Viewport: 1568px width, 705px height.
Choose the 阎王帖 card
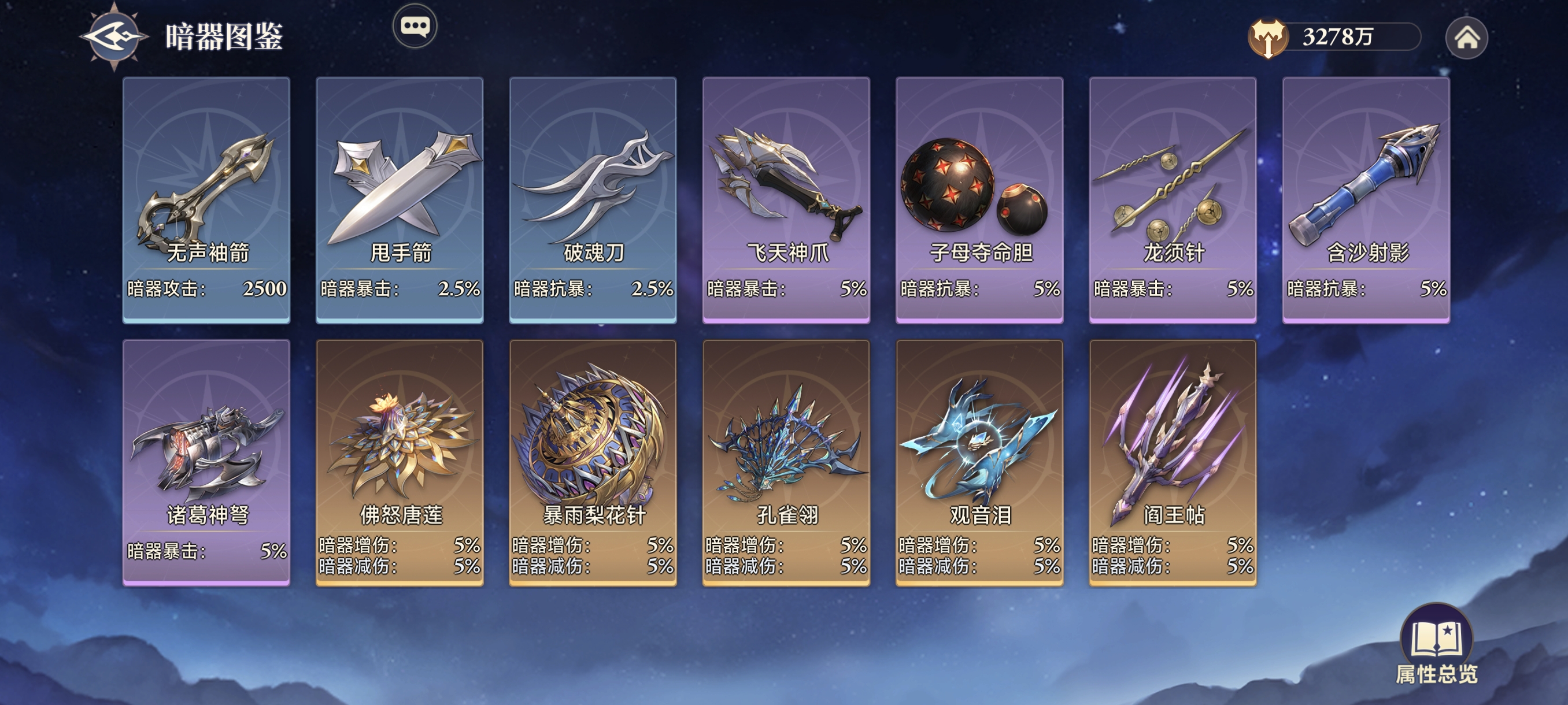pyautogui.click(x=1173, y=462)
